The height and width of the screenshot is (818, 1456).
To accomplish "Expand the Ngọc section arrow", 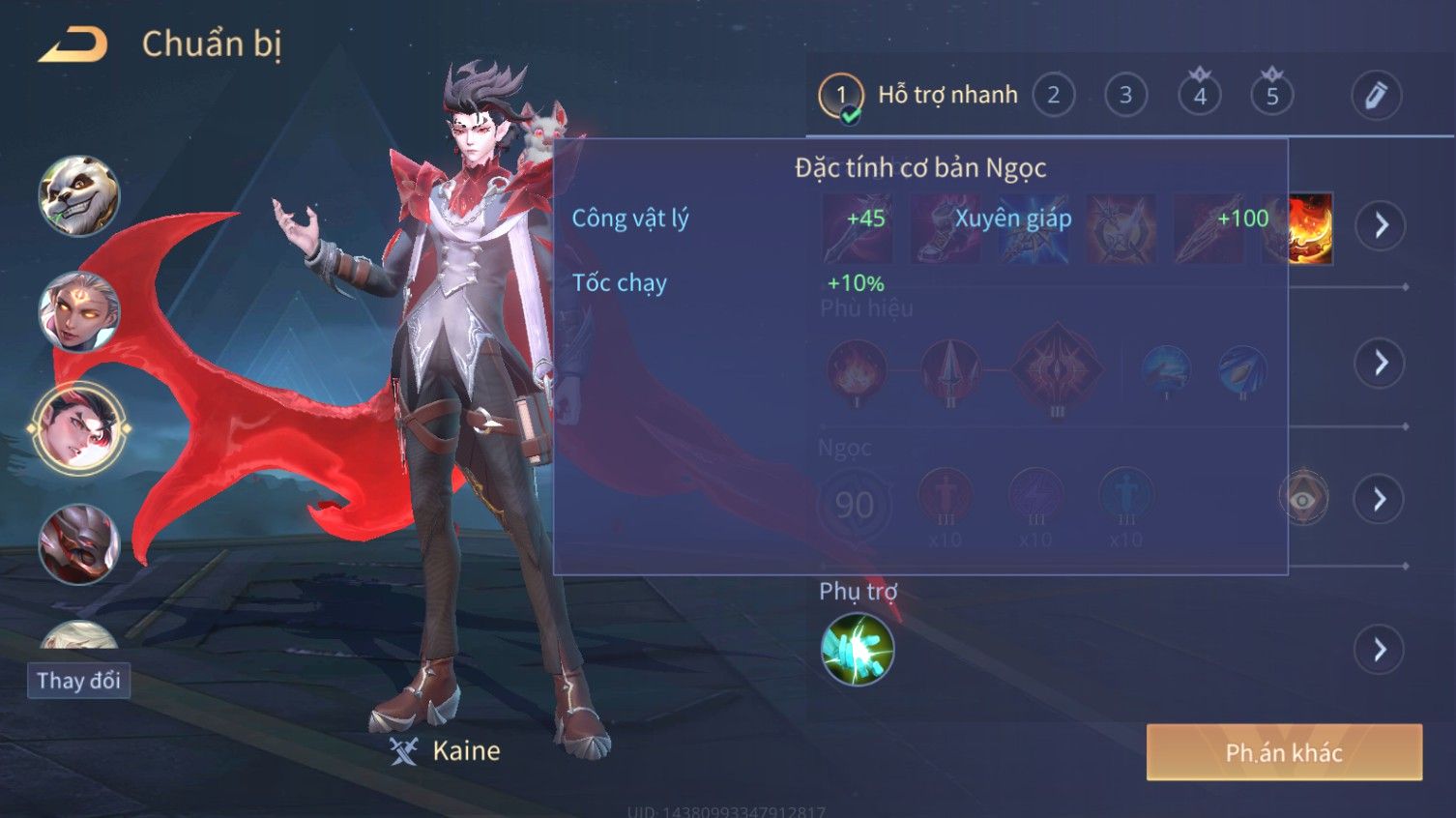I will (1380, 499).
